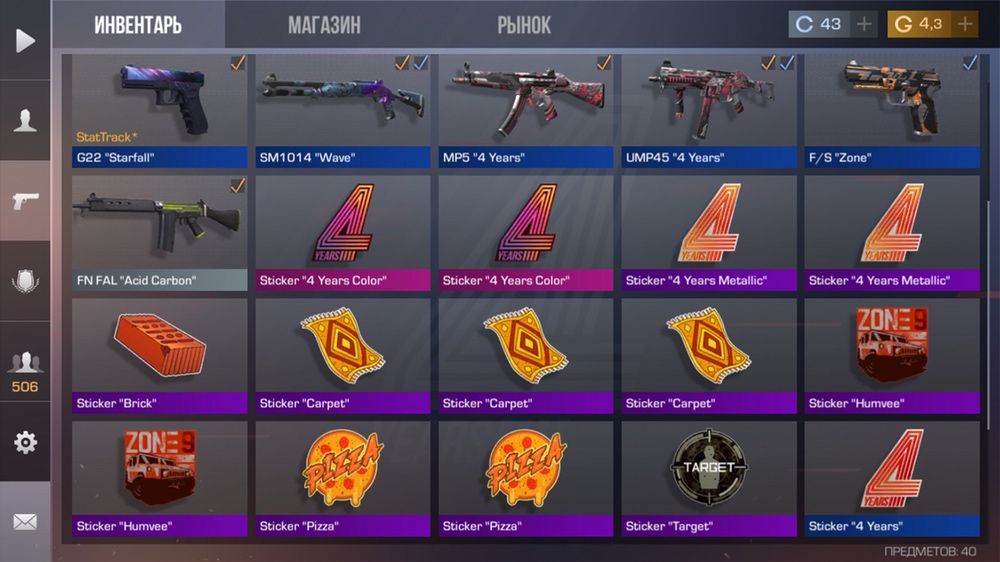Viewport: 1000px width, 562px height.
Task: Tap the play arrow in the sidebar
Action: [25, 40]
